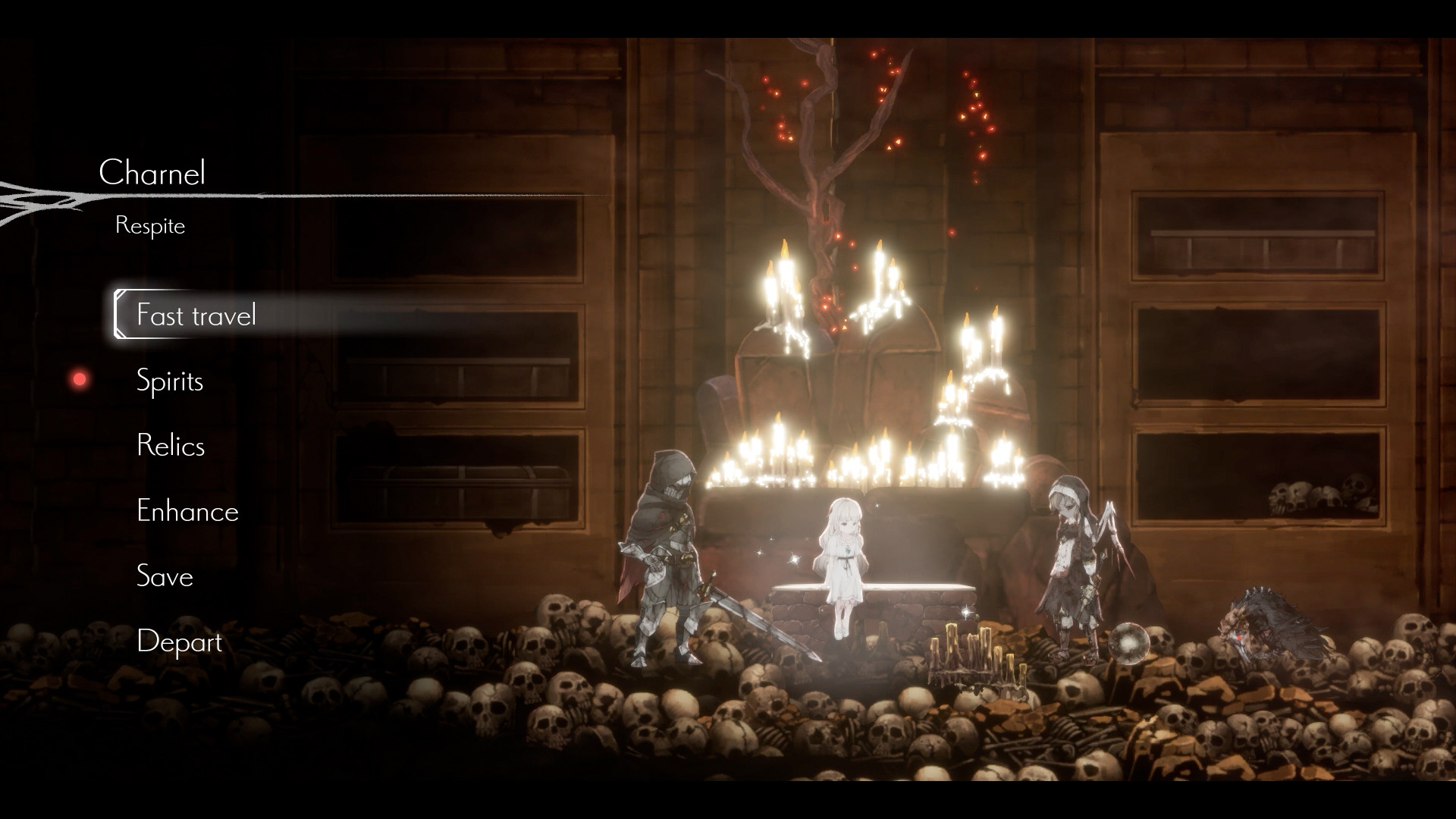The image size is (1456, 819).
Task: Click the Respite subtitle label
Action: (149, 225)
